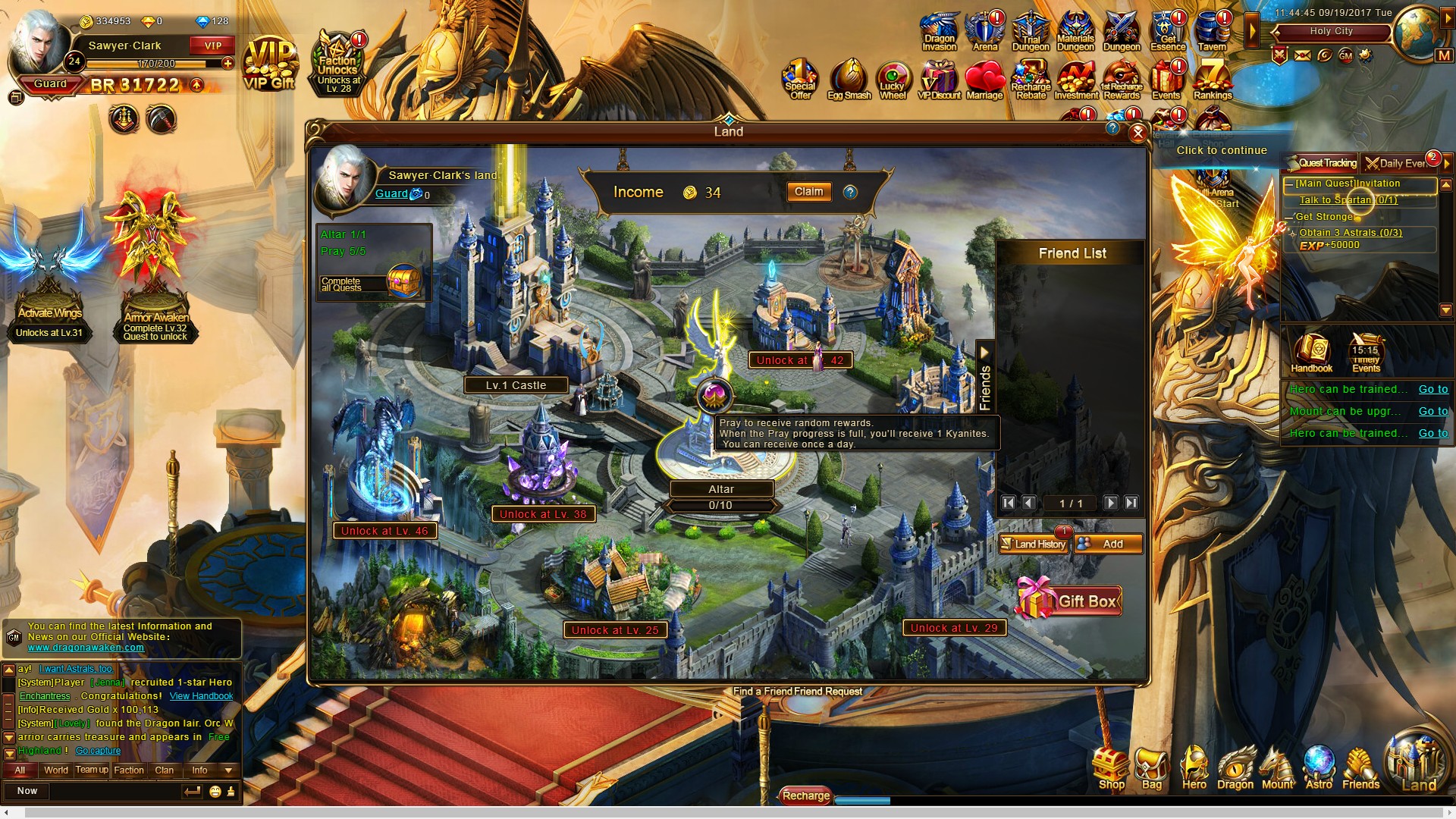Image resolution: width=1456 pixels, height=819 pixels.
Task: Open the Handbook
Action: (x=1311, y=353)
